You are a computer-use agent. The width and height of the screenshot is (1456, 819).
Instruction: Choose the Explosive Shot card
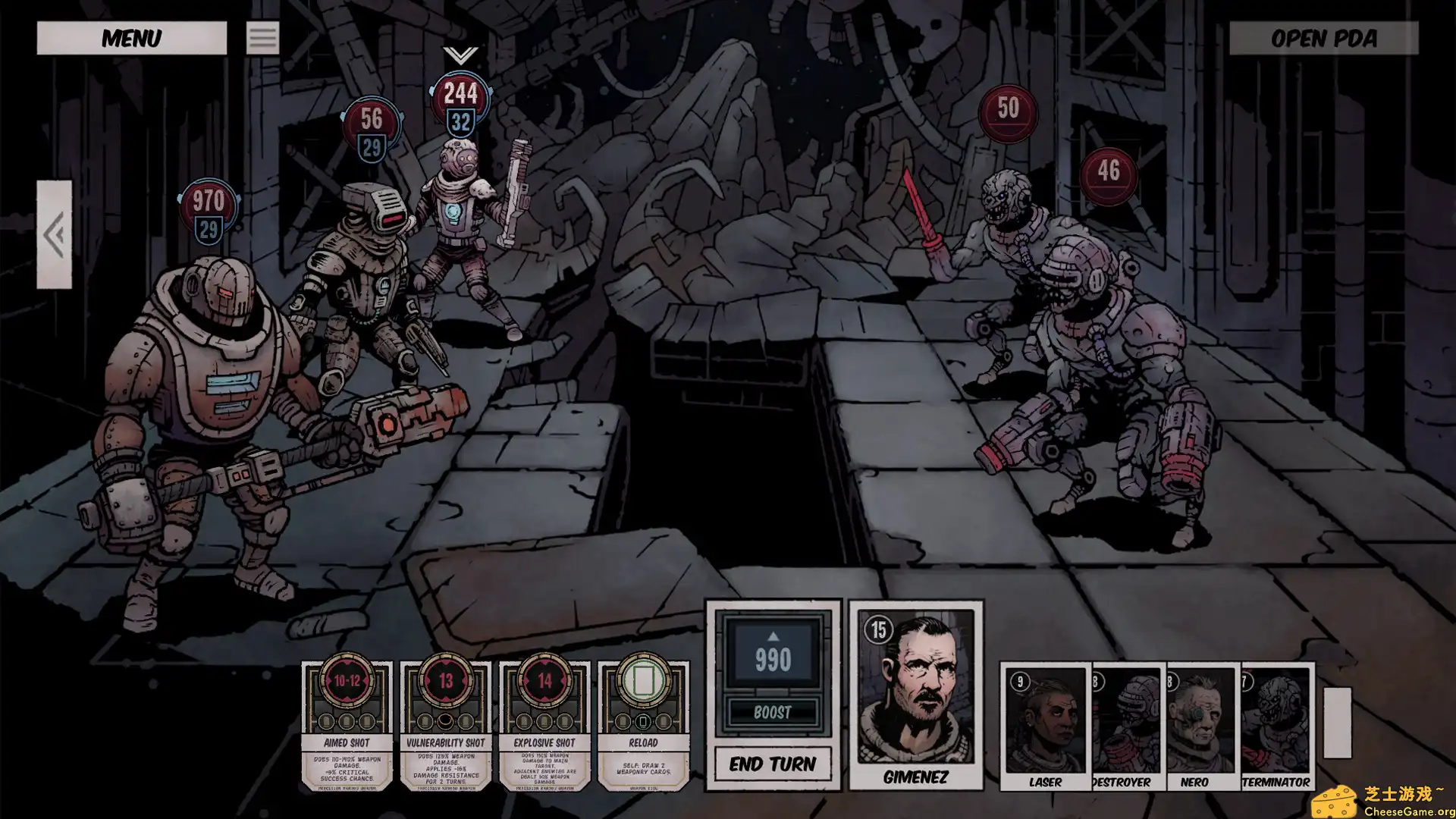[544, 726]
